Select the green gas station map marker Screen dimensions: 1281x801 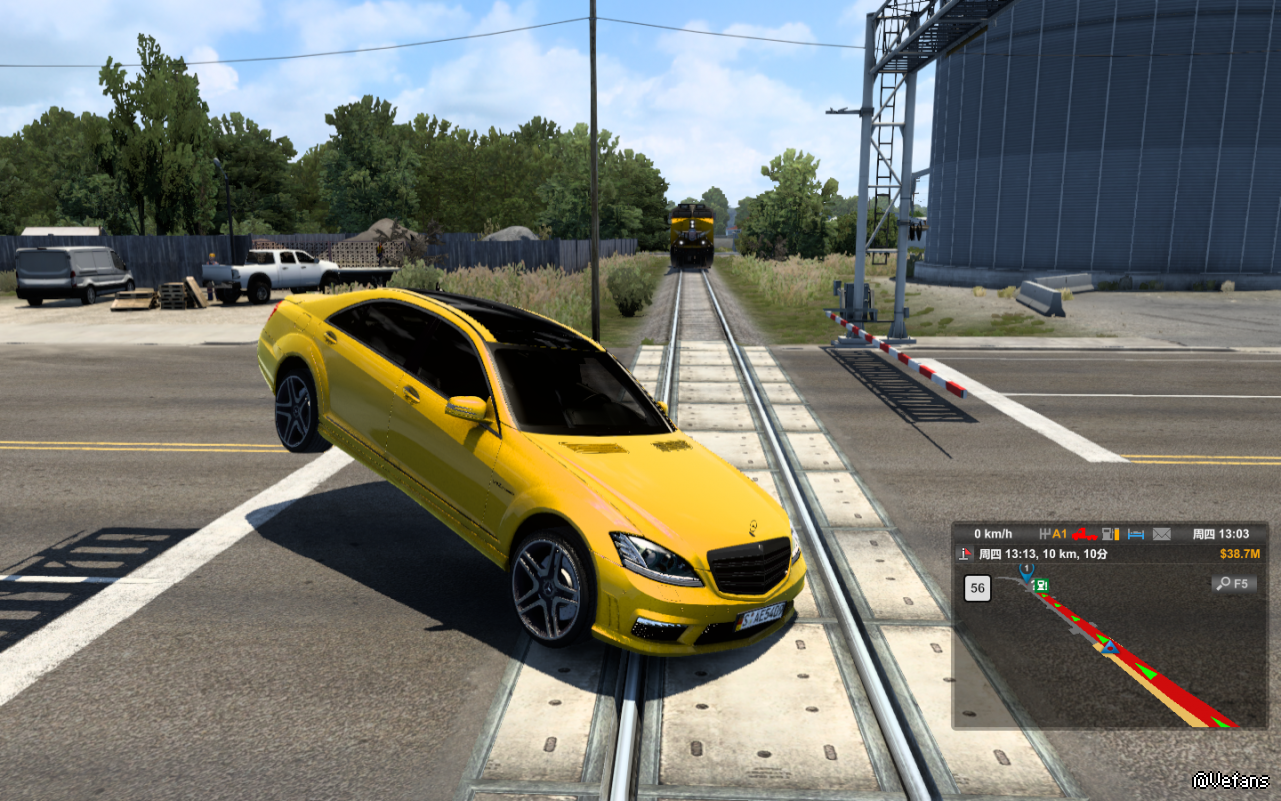pos(1041,586)
